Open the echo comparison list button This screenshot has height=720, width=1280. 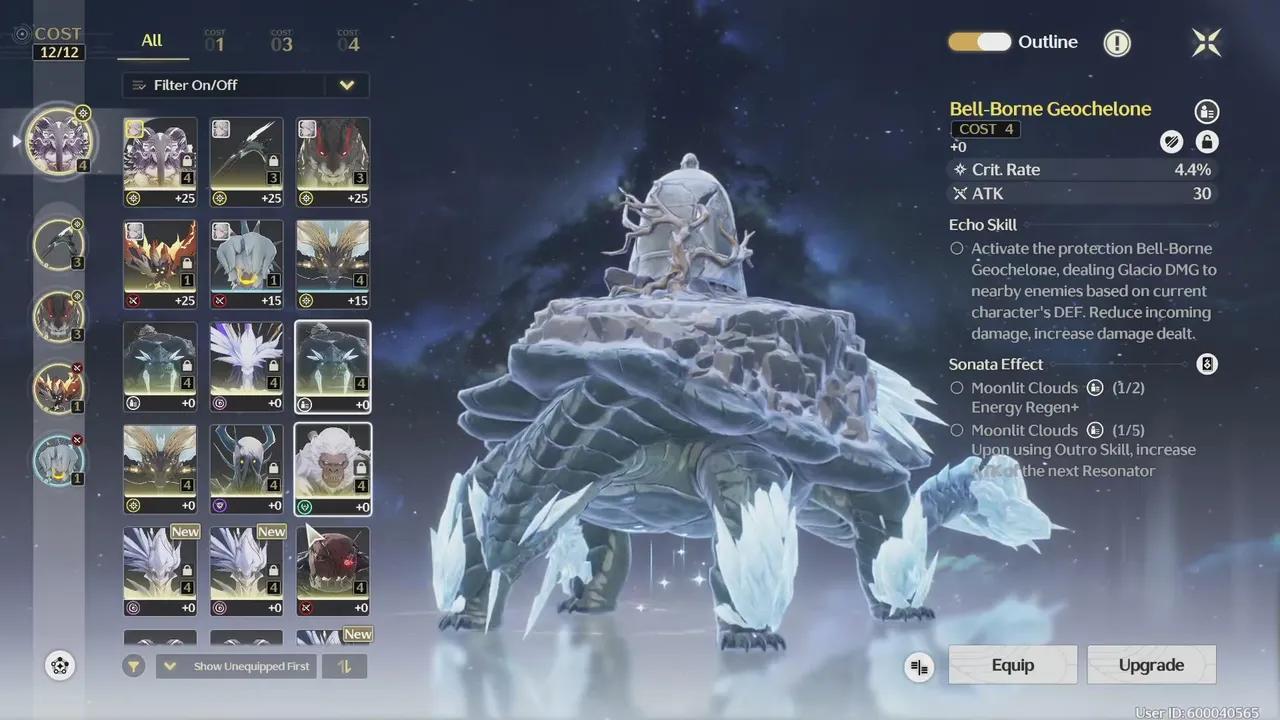pyautogui.click(x=919, y=667)
